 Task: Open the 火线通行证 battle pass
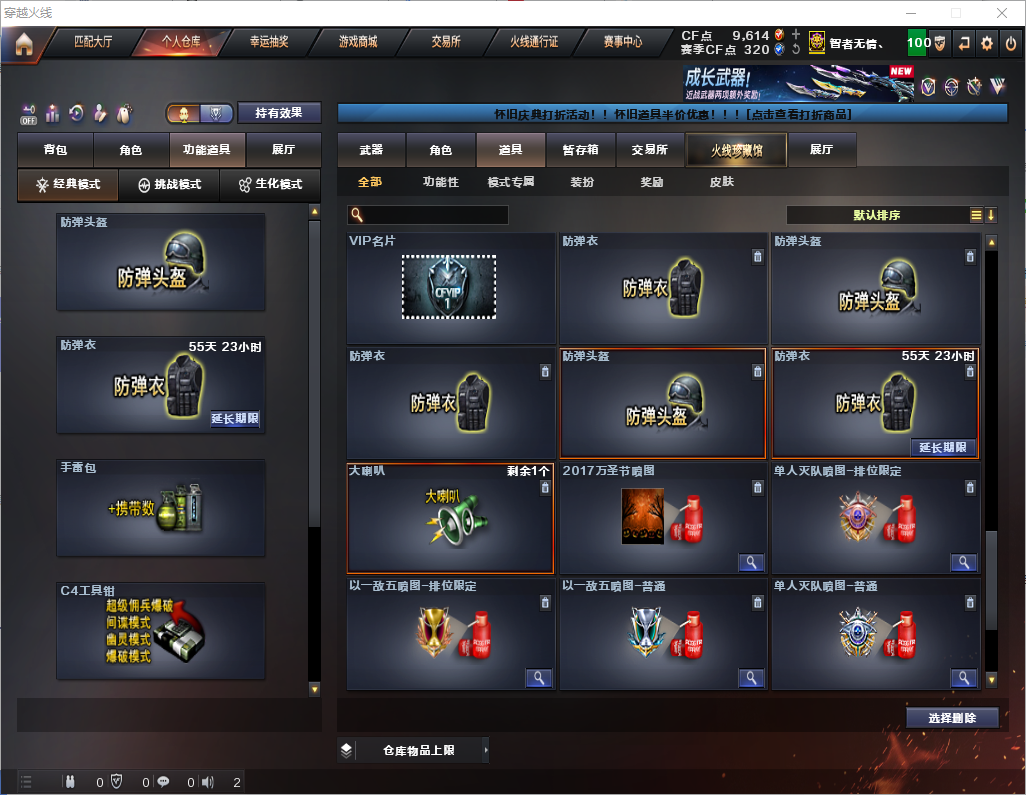tap(534, 43)
